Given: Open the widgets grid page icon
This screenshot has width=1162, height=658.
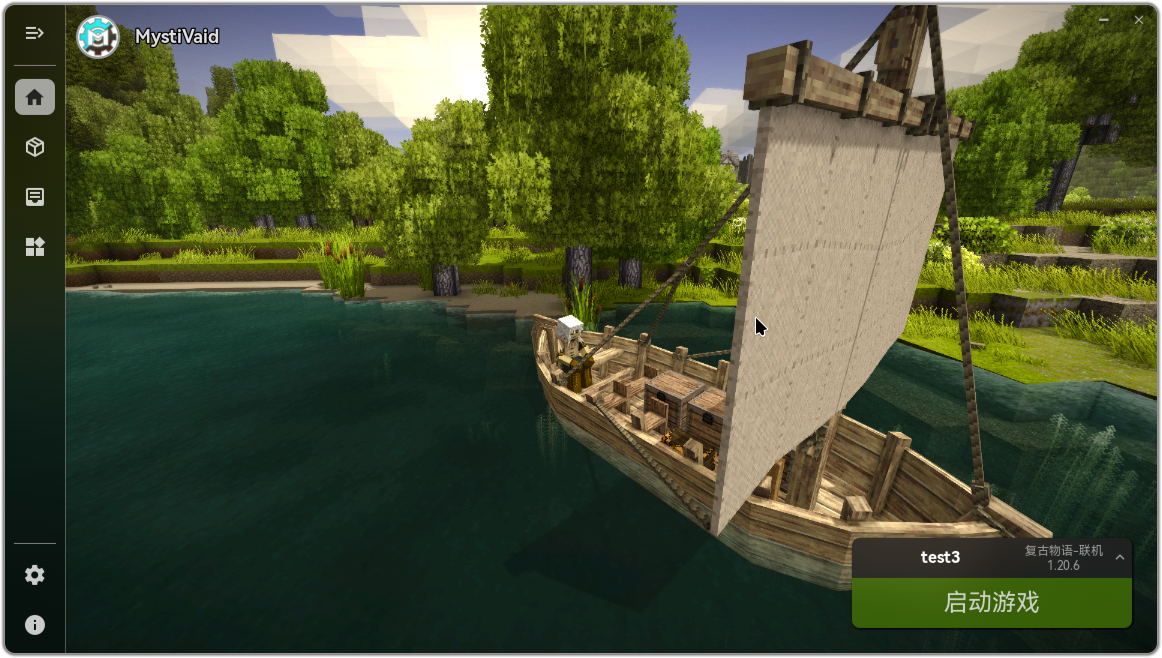Looking at the screenshot, I should [35, 247].
